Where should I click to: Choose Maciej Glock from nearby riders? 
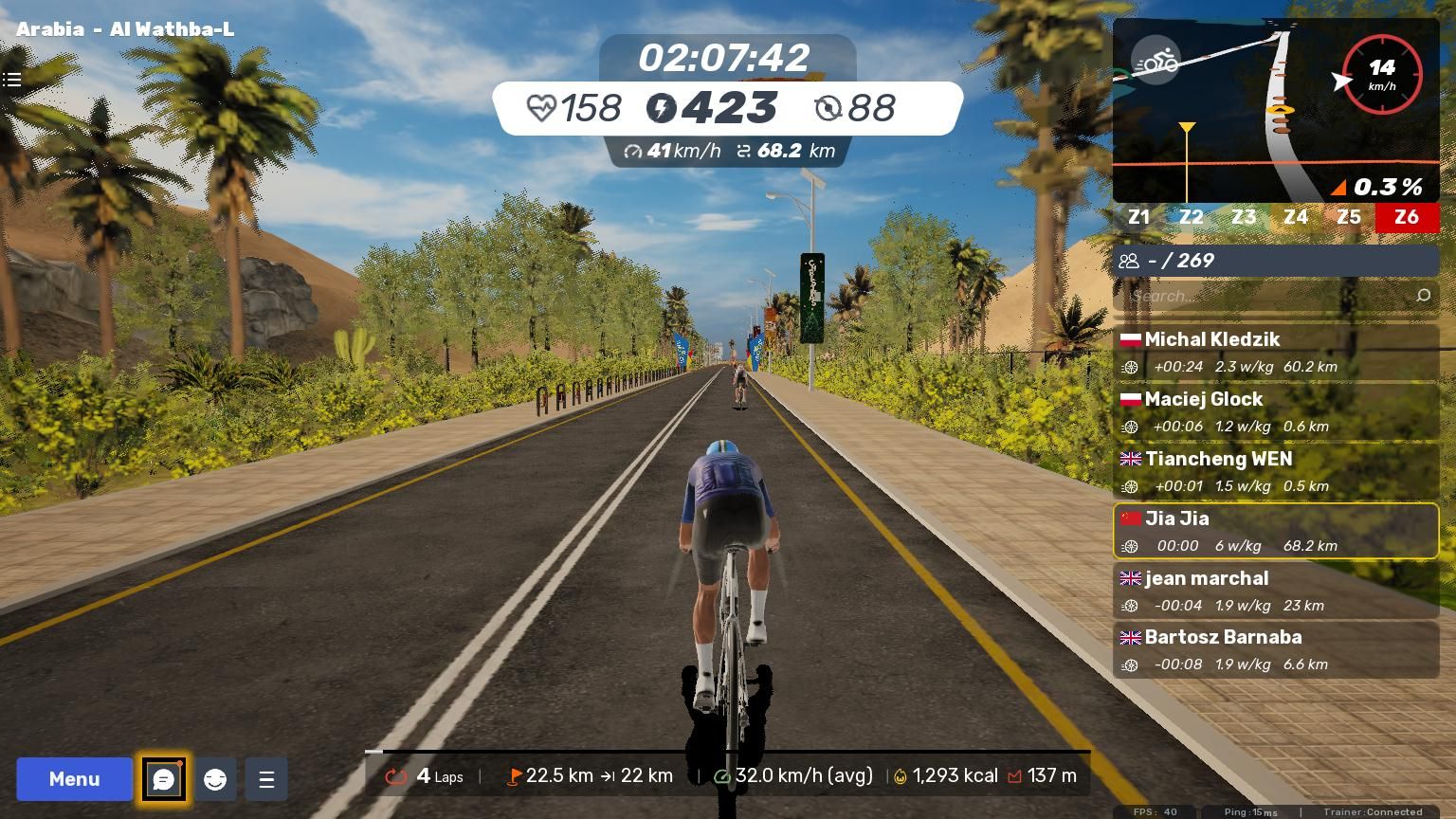coord(1275,412)
